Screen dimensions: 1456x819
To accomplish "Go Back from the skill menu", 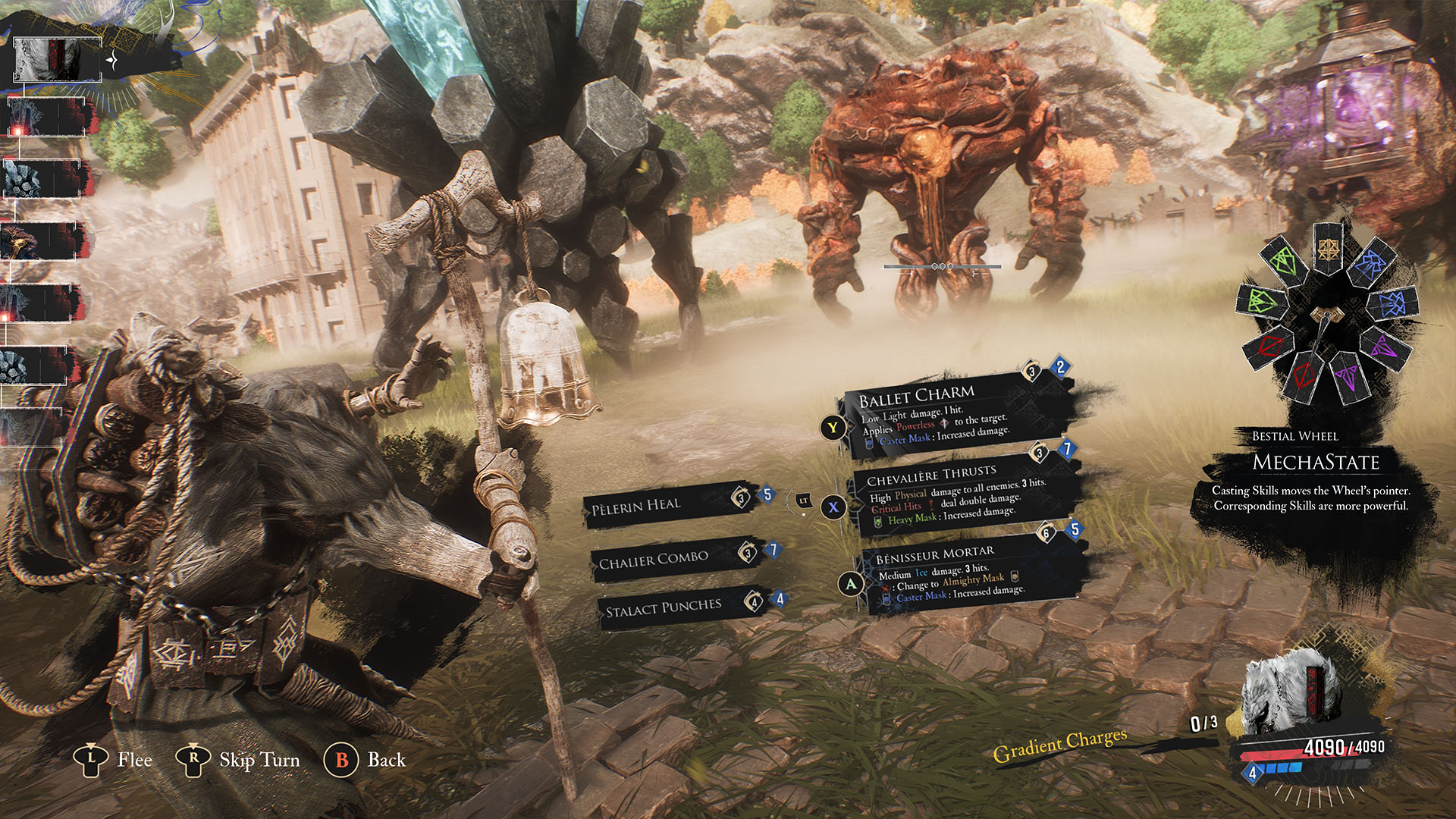I will [366, 760].
